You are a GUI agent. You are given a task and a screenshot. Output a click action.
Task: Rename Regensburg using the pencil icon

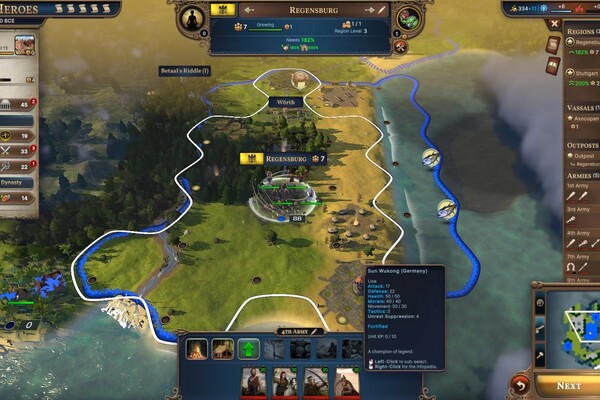pos(381,9)
